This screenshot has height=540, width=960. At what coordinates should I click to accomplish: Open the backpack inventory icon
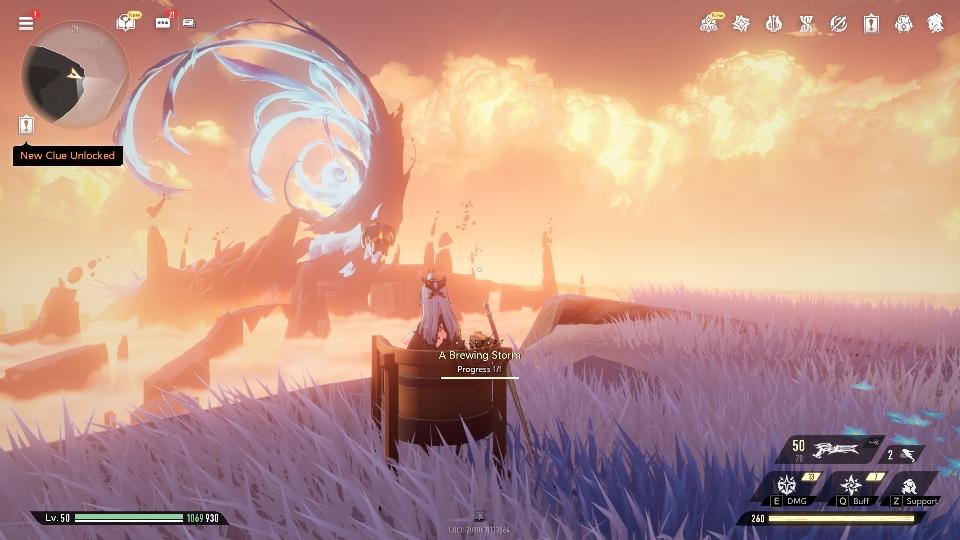903,23
